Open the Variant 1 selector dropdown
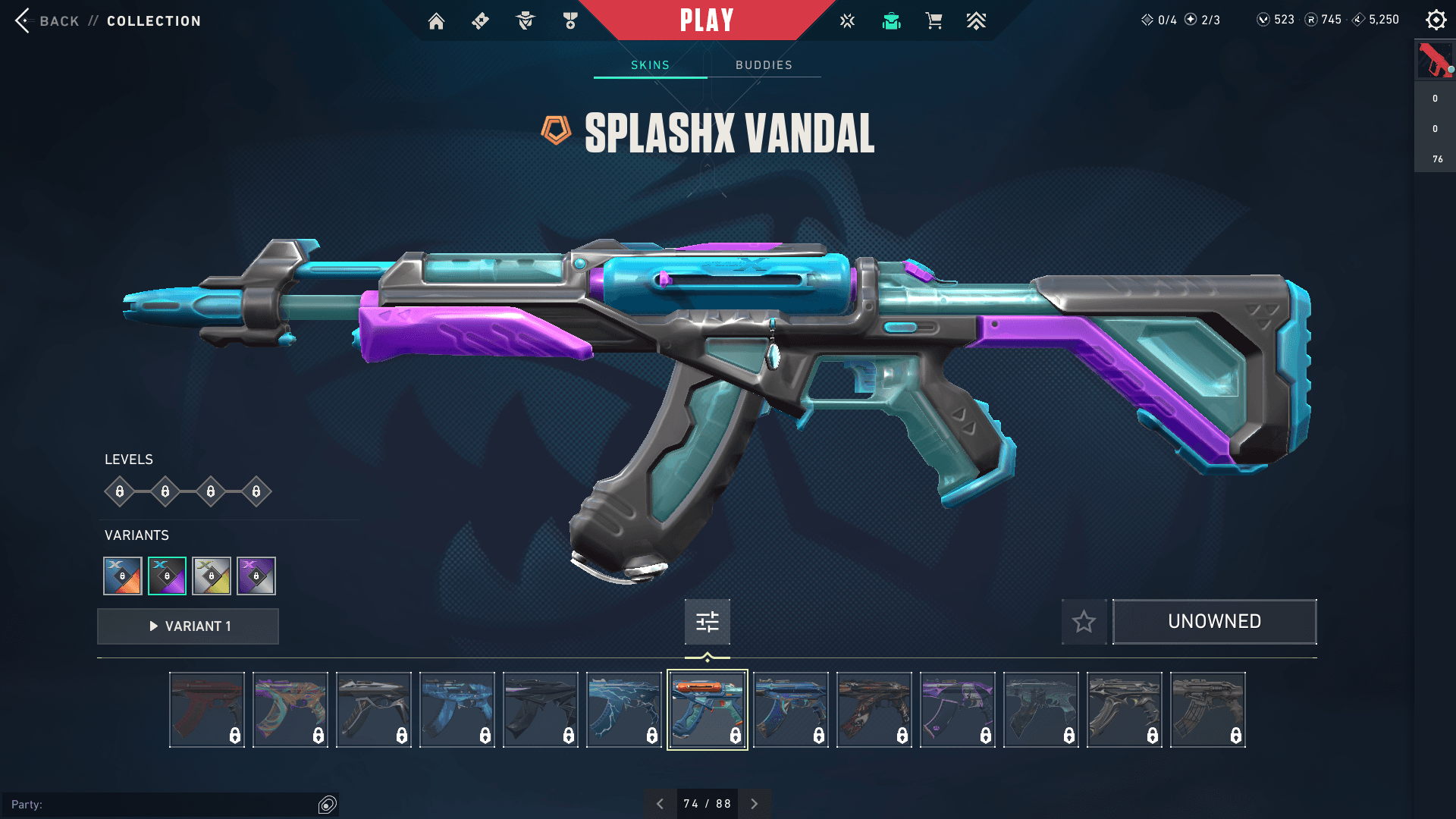Screen dimensions: 1456x819 (187, 626)
